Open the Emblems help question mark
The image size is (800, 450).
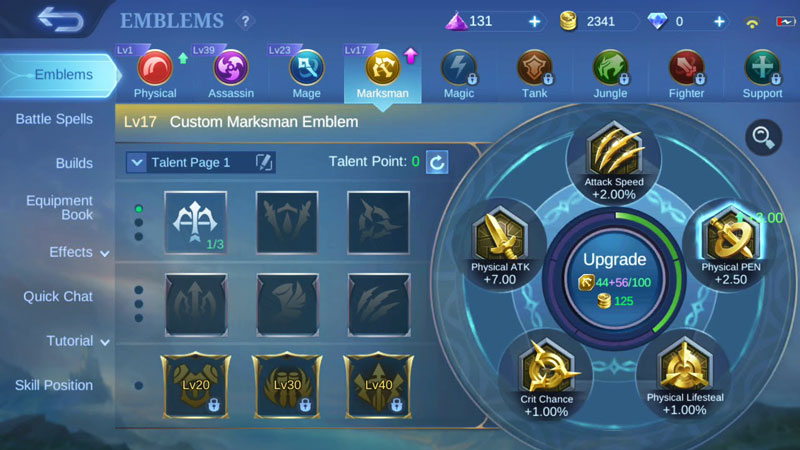coord(245,21)
